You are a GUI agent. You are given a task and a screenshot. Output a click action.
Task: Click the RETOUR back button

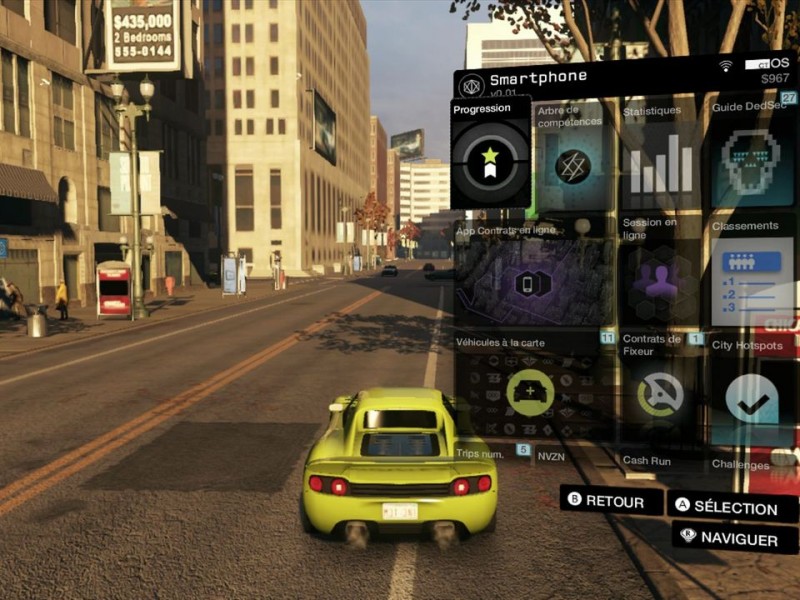(611, 500)
